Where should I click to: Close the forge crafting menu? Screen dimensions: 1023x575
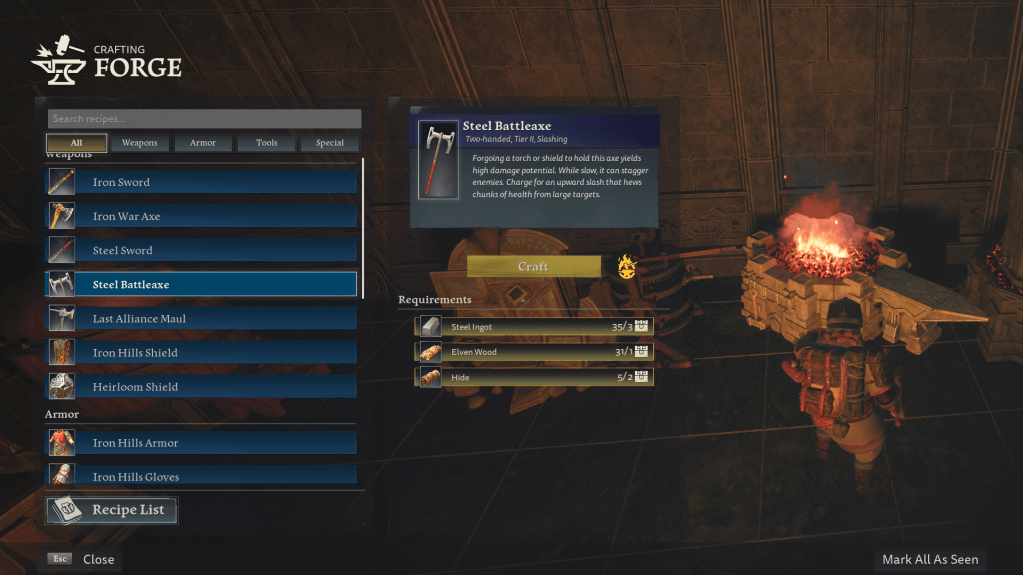click(84, 559)
